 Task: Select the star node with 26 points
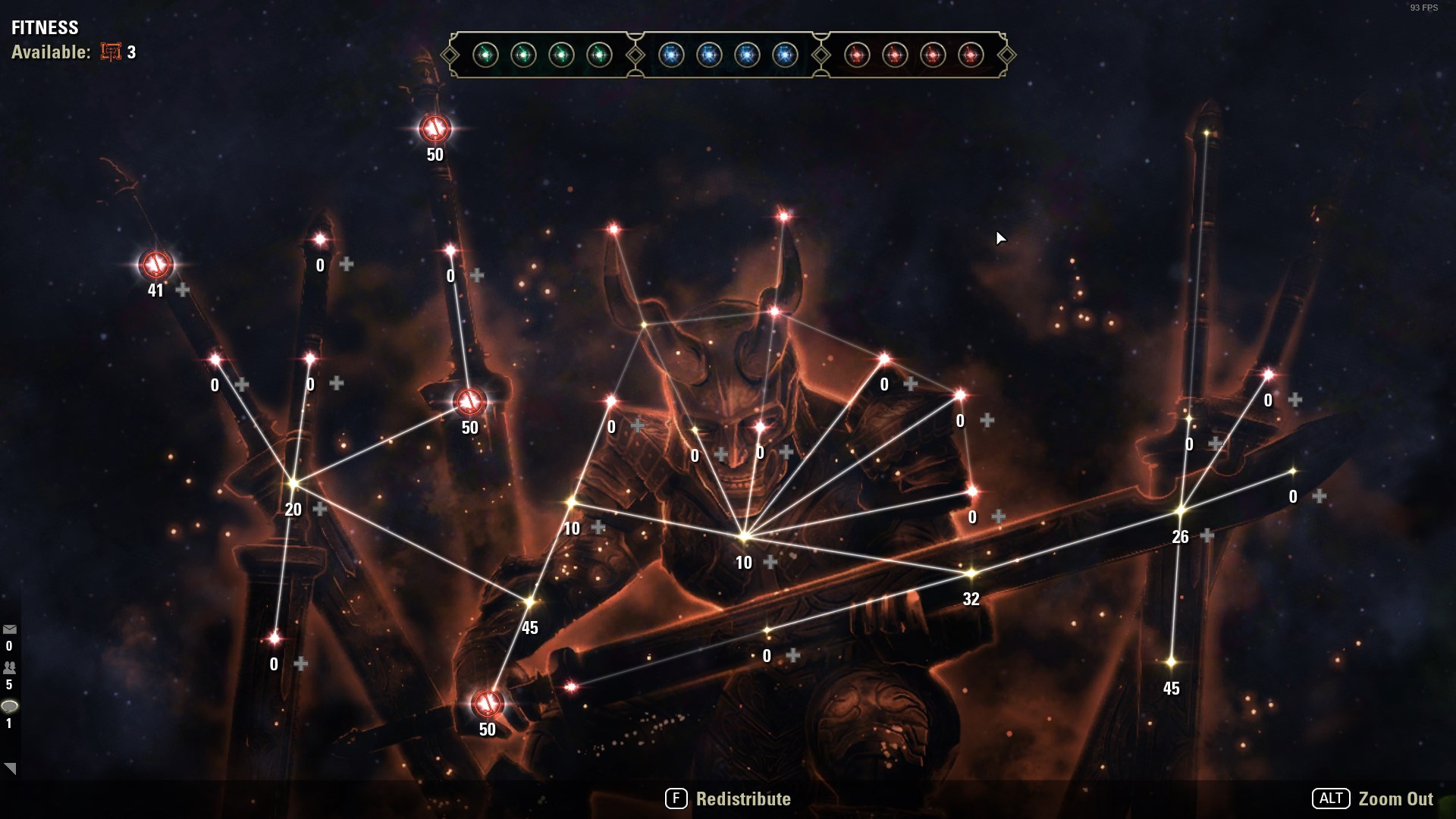[1180, 511]
